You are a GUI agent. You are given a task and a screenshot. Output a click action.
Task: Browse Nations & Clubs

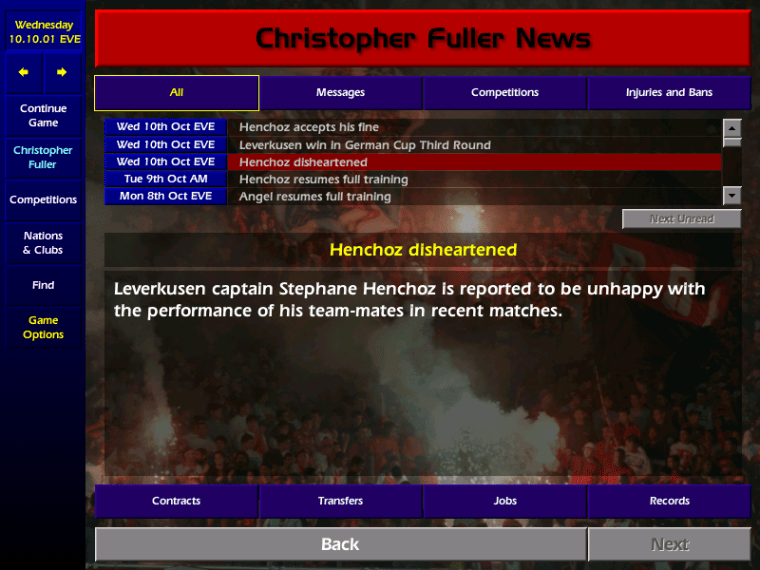(x=43, y=243)
